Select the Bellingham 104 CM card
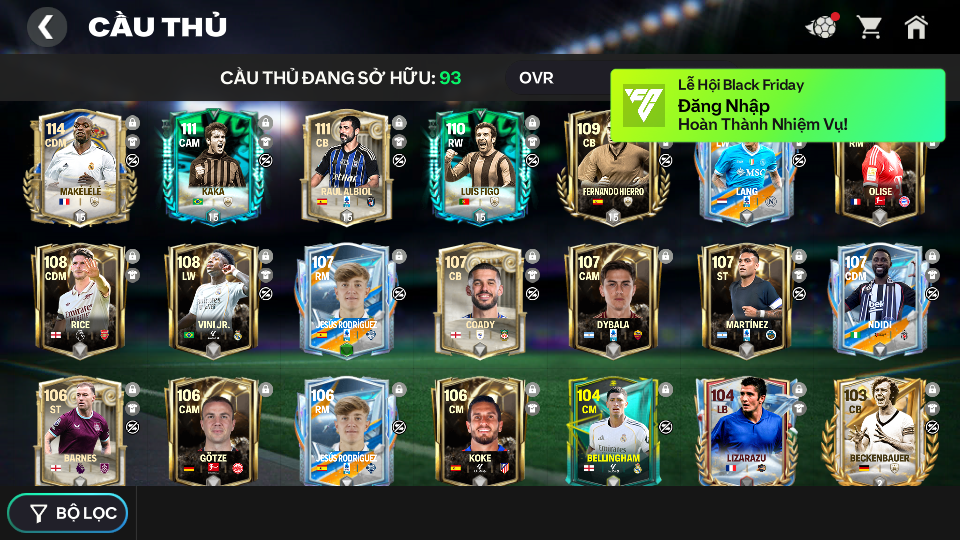This screenshot has width=960, height=540. point(612,432)
